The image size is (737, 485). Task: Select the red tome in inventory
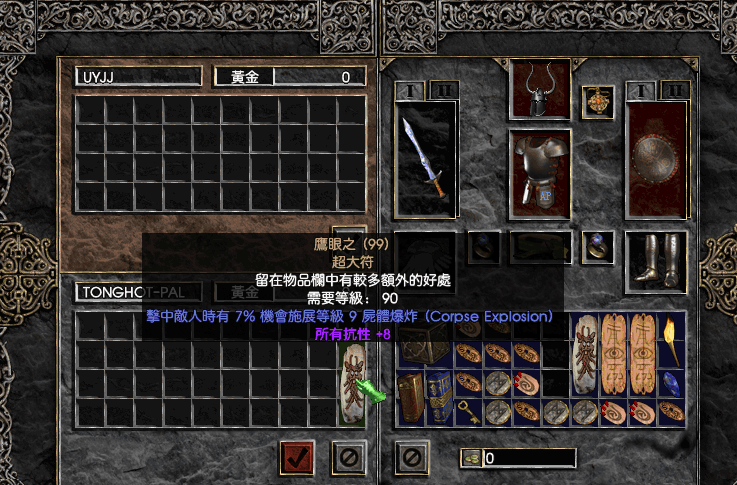411,397
